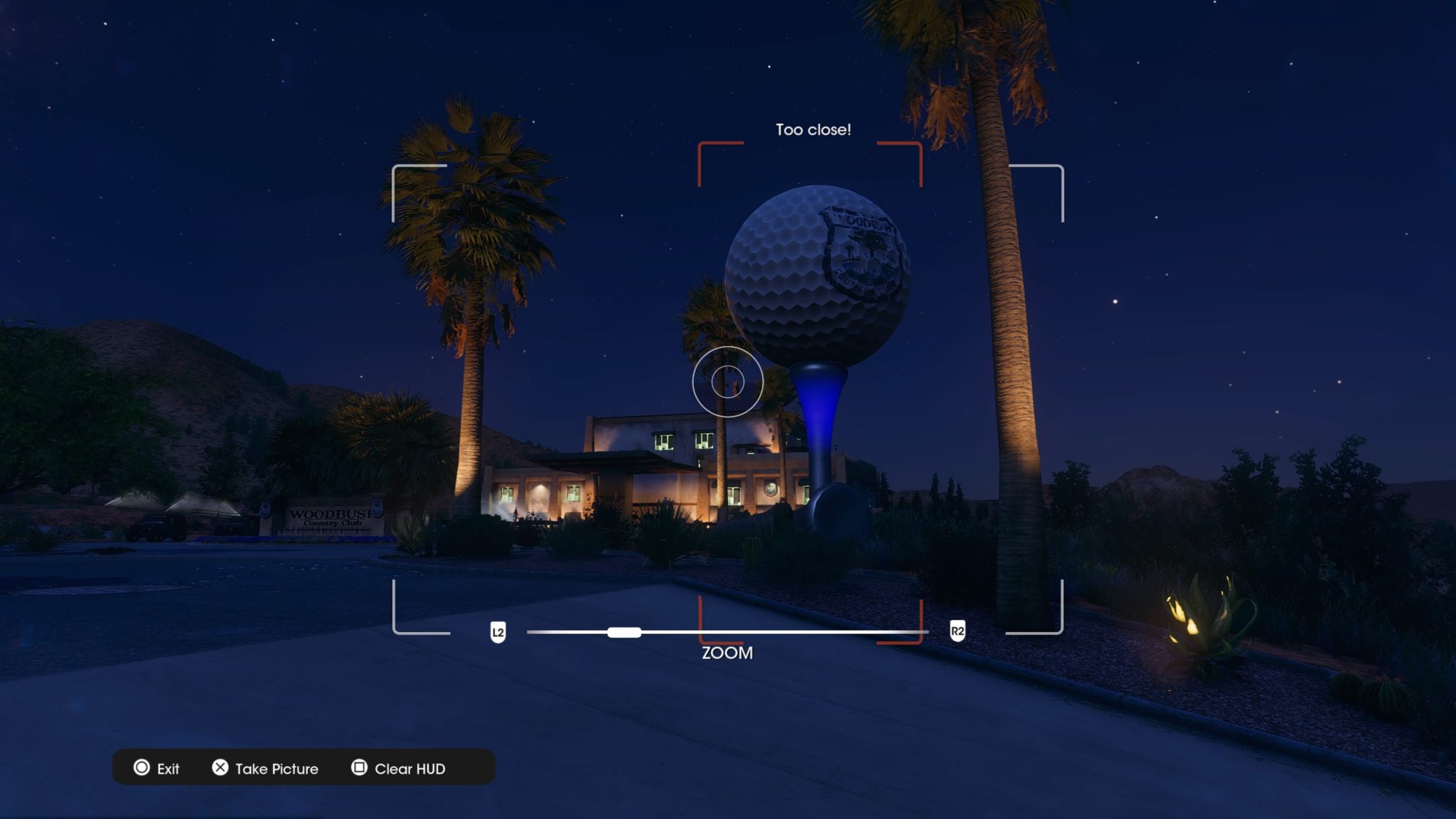Click the center camera focus reticle
Screen dimensions: 1456x819
pos(729,382)
